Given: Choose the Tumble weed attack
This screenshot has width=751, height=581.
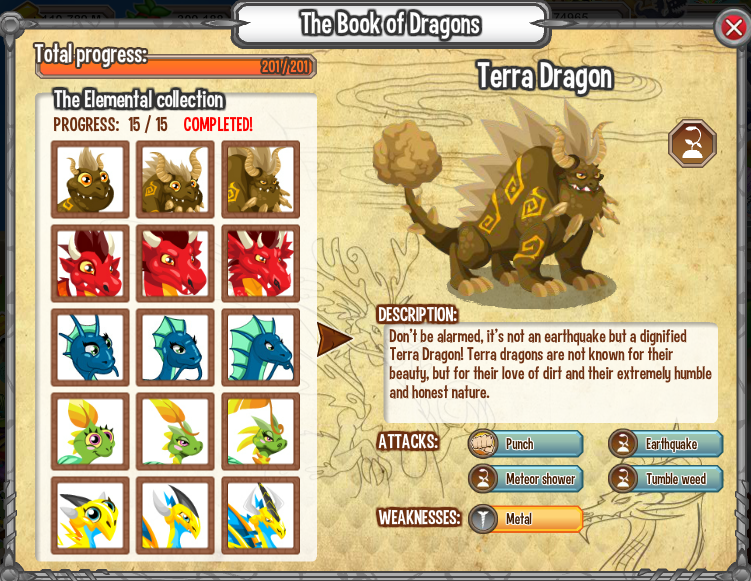Looking at the screenshot, I should 667,479.
